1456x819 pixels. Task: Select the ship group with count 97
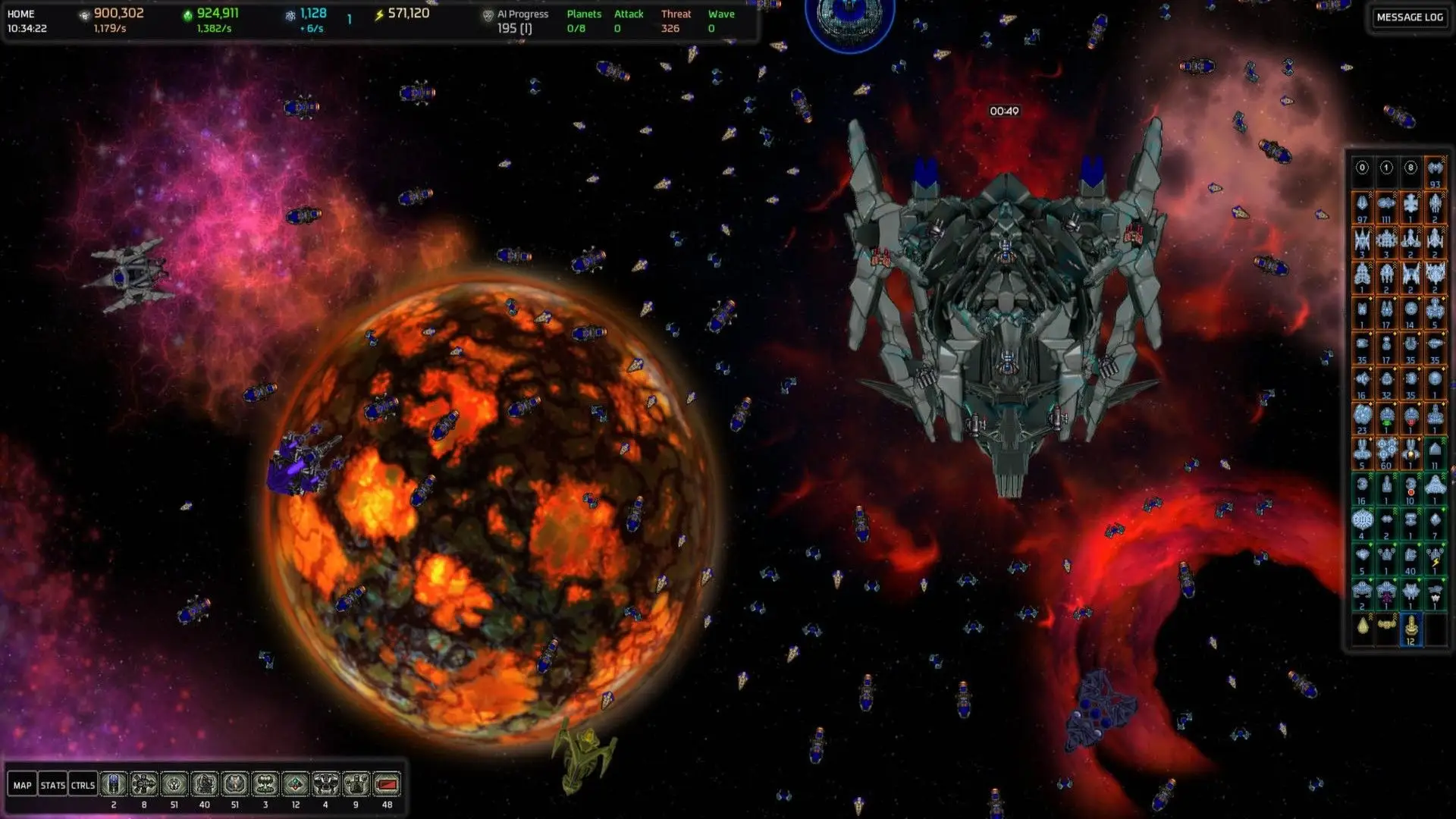tap(1362, 205)
